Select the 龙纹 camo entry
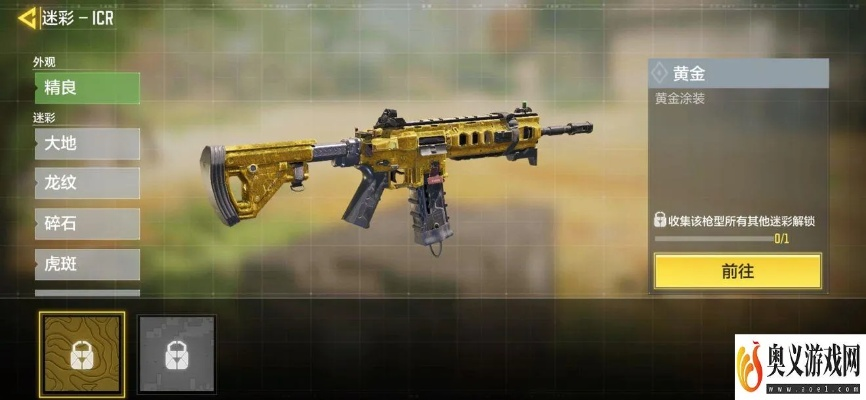The height and width of the screenshot is (400, 866). (x=86, y=184)
